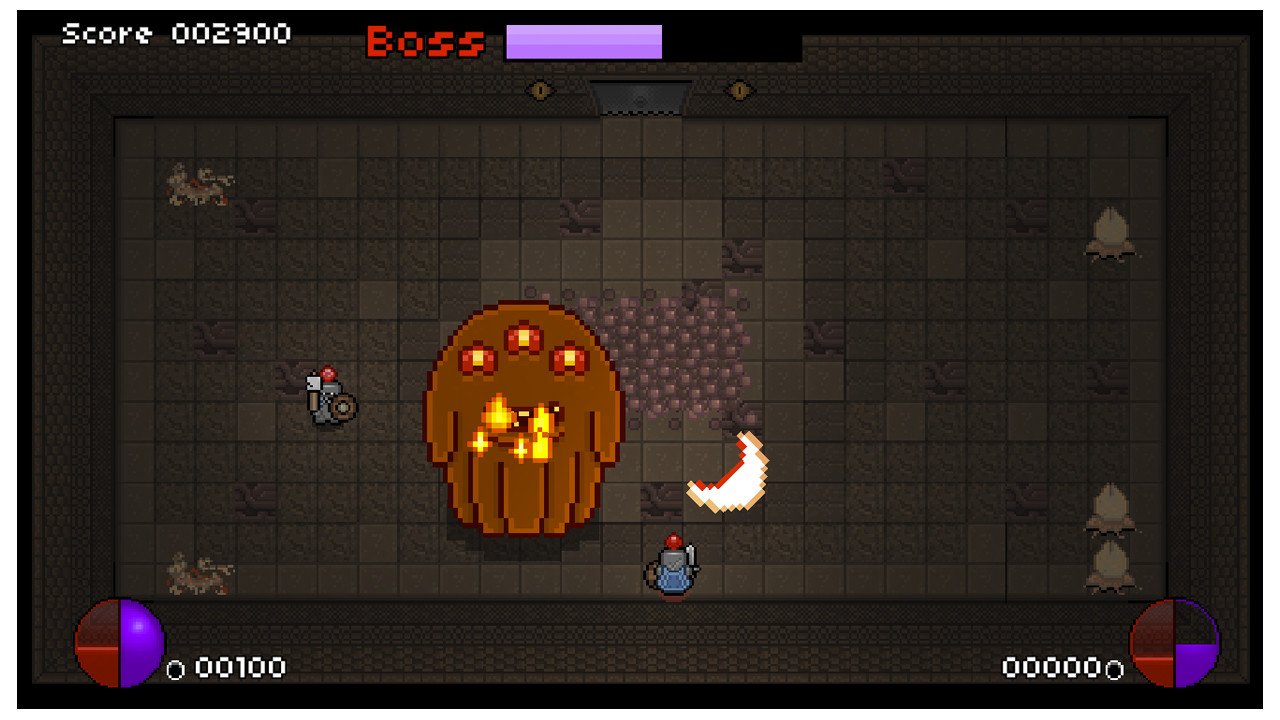The width and height of the screenshot is (1280, 720).
Task: Select the left gold keyhole crest beside the door
Action: pyautogui.click(x=540, y=90)
